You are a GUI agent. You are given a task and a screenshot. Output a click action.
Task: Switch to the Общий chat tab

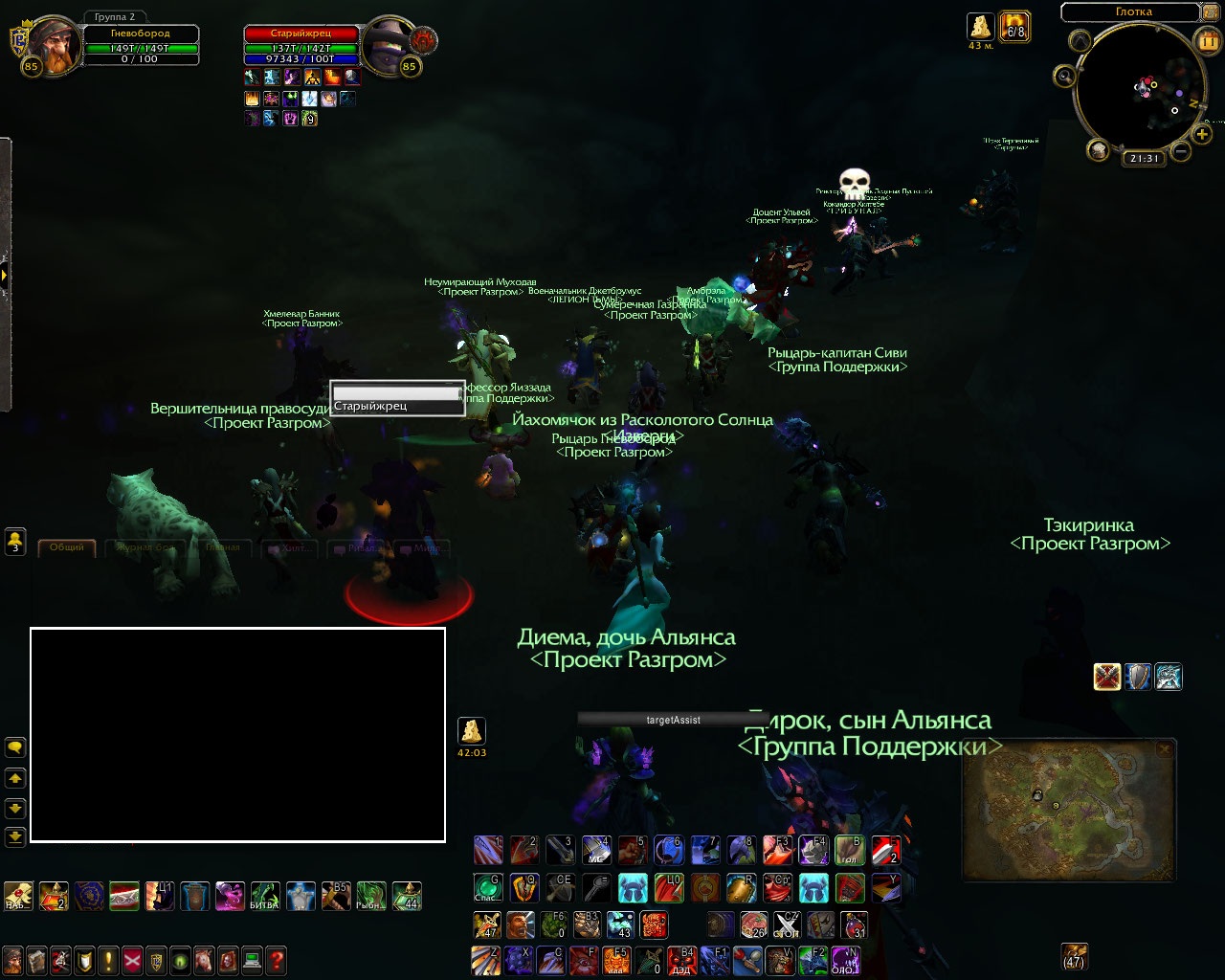coord(67,547)
